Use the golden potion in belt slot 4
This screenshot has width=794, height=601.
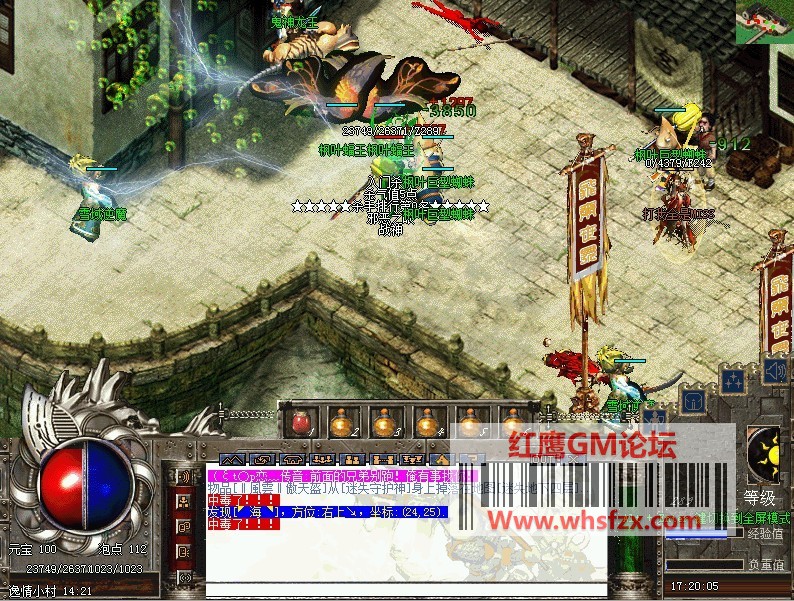coord(427,424)
